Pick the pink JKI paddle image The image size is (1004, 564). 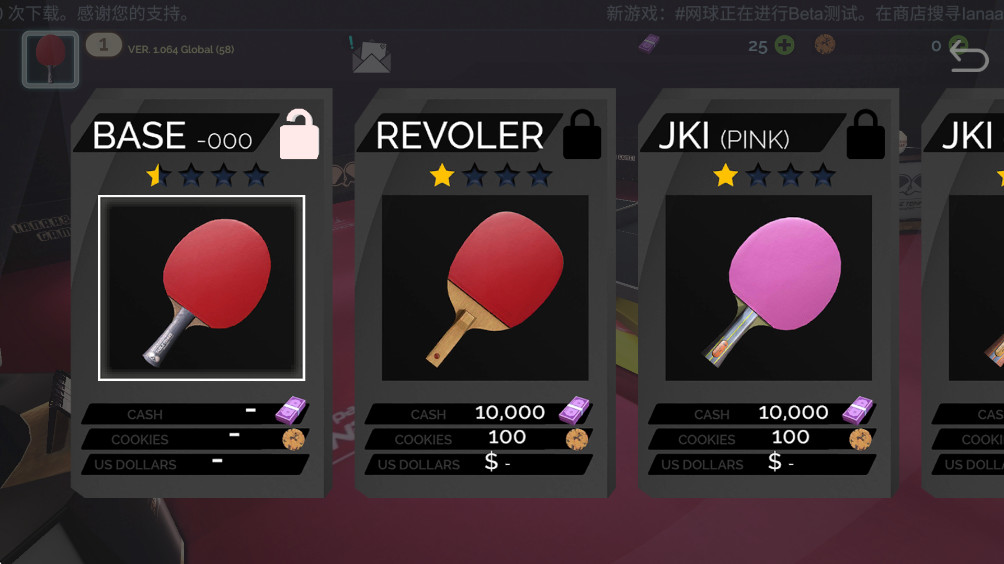point(768,287)
